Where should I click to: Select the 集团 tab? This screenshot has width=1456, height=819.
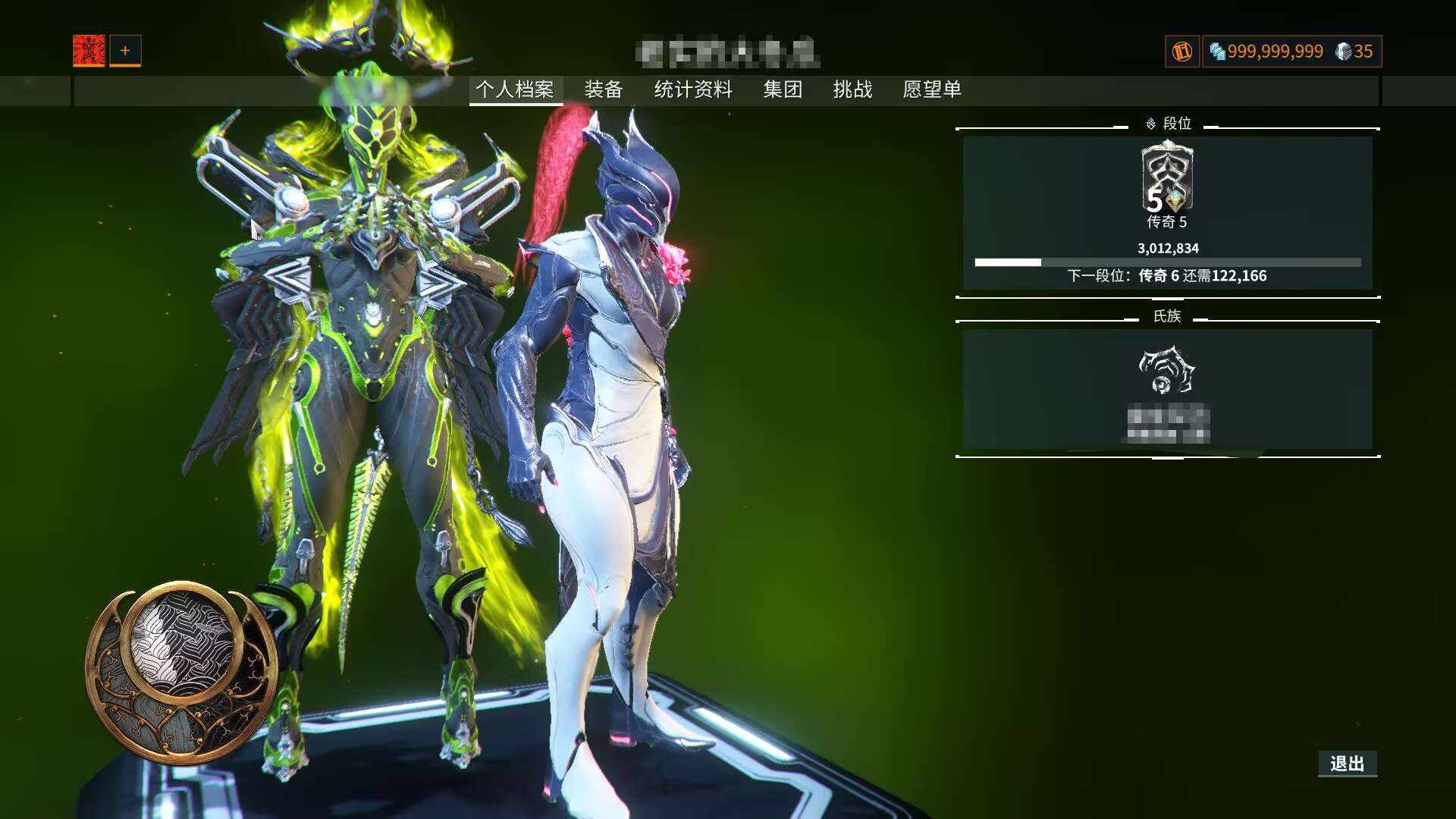(783, 89)
